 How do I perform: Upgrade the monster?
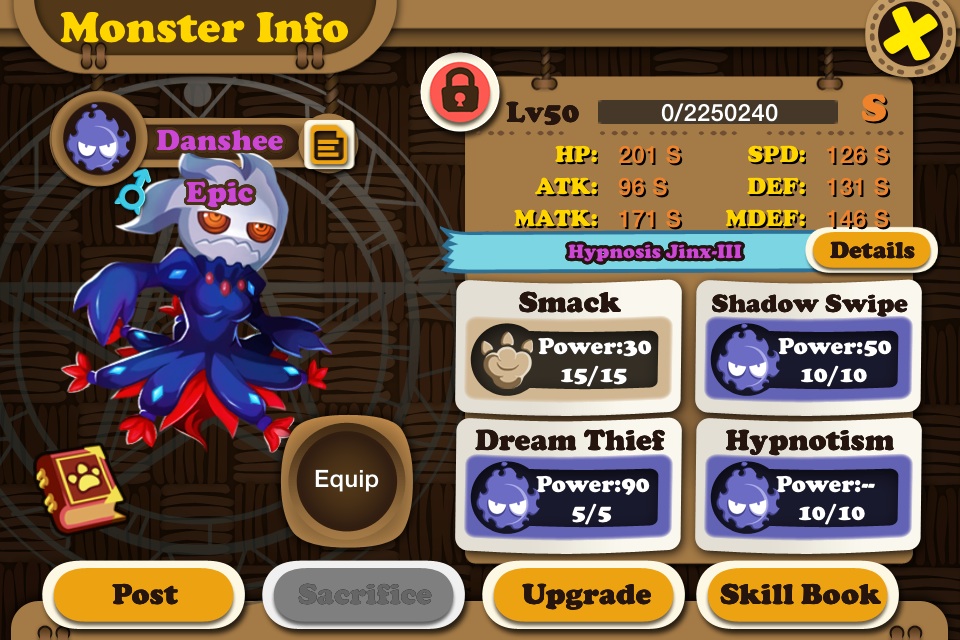[x=586, y=594]
